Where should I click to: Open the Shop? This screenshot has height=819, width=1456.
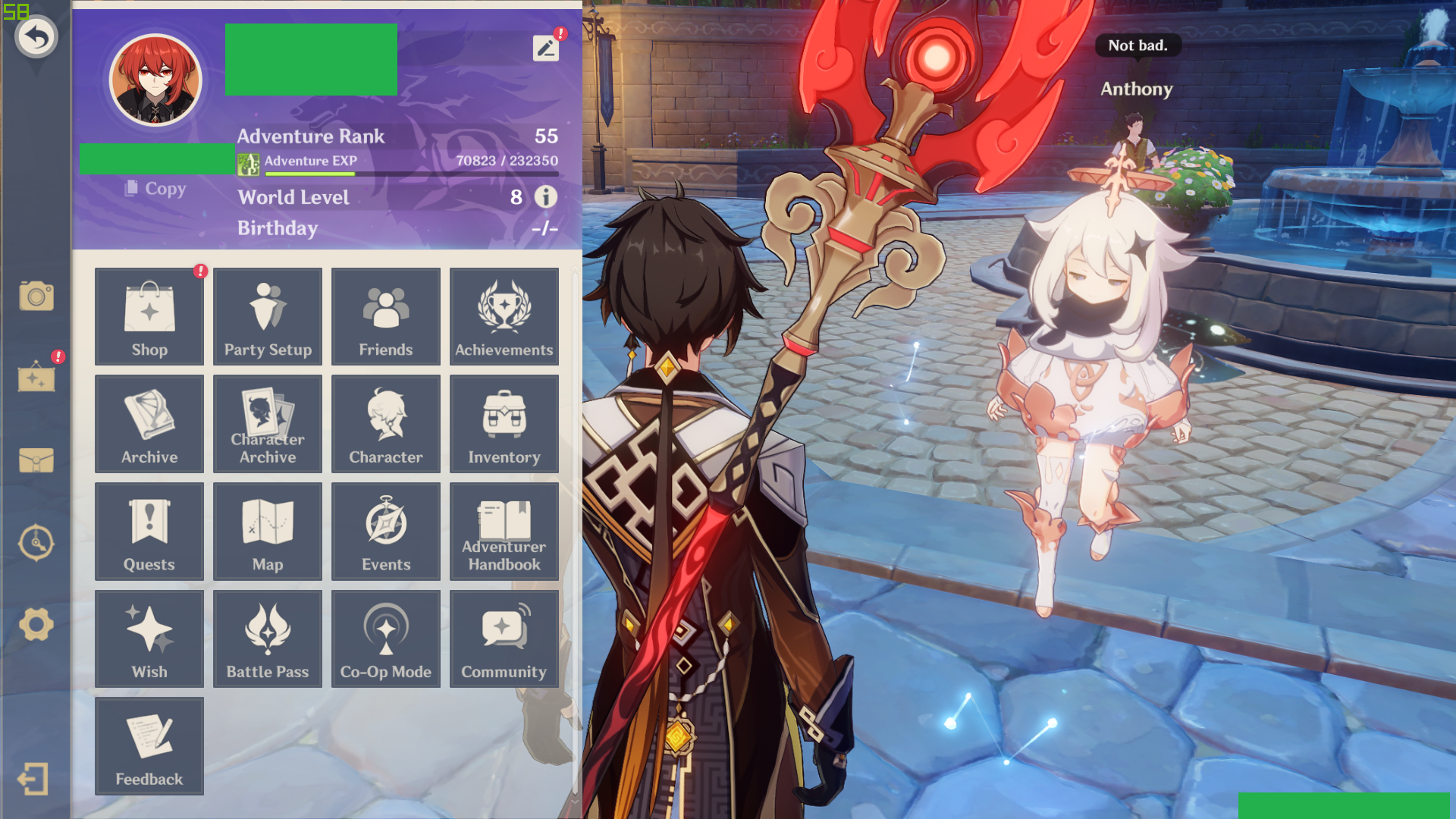[x=149, y=316]
